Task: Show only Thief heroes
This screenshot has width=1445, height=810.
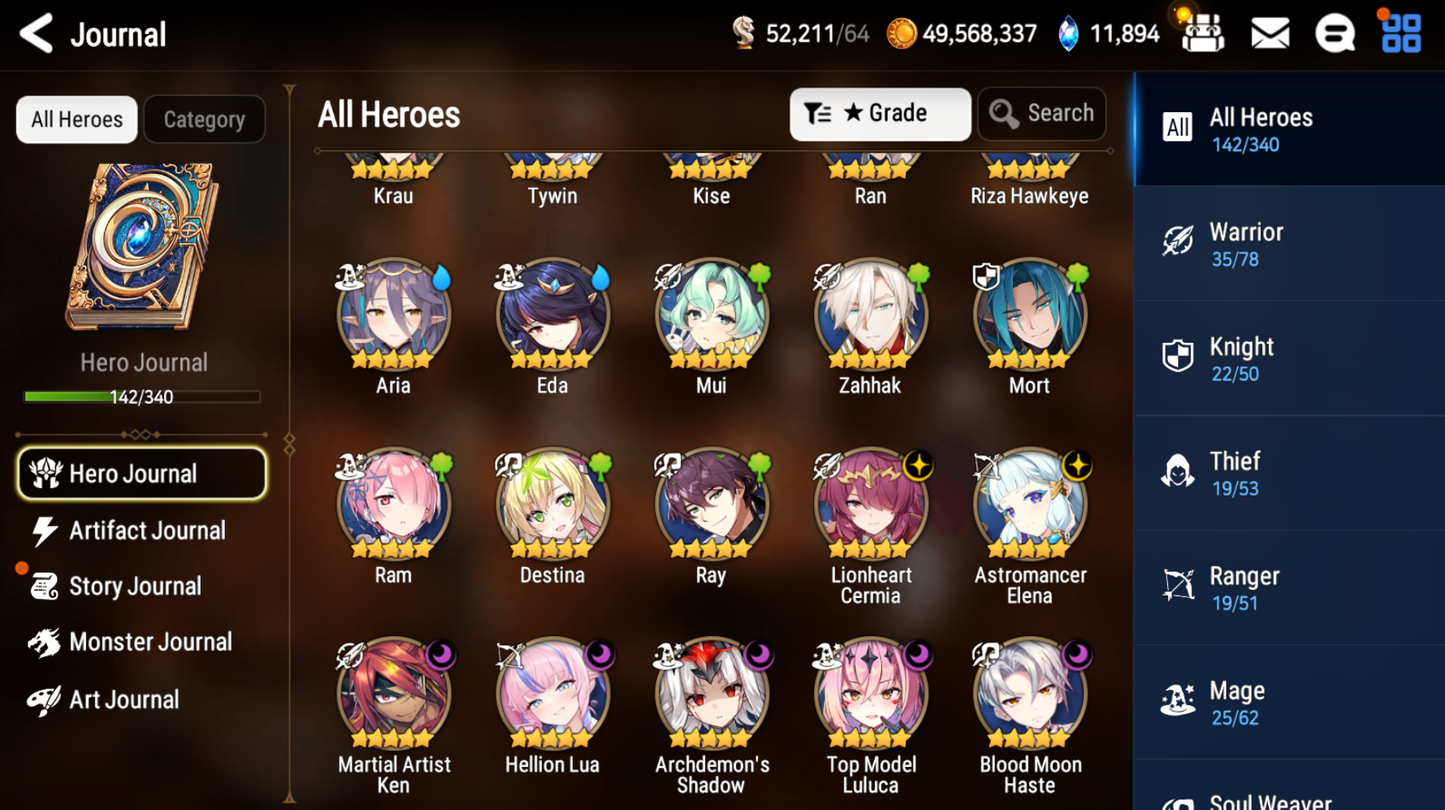Action: tap(1288, 473)
